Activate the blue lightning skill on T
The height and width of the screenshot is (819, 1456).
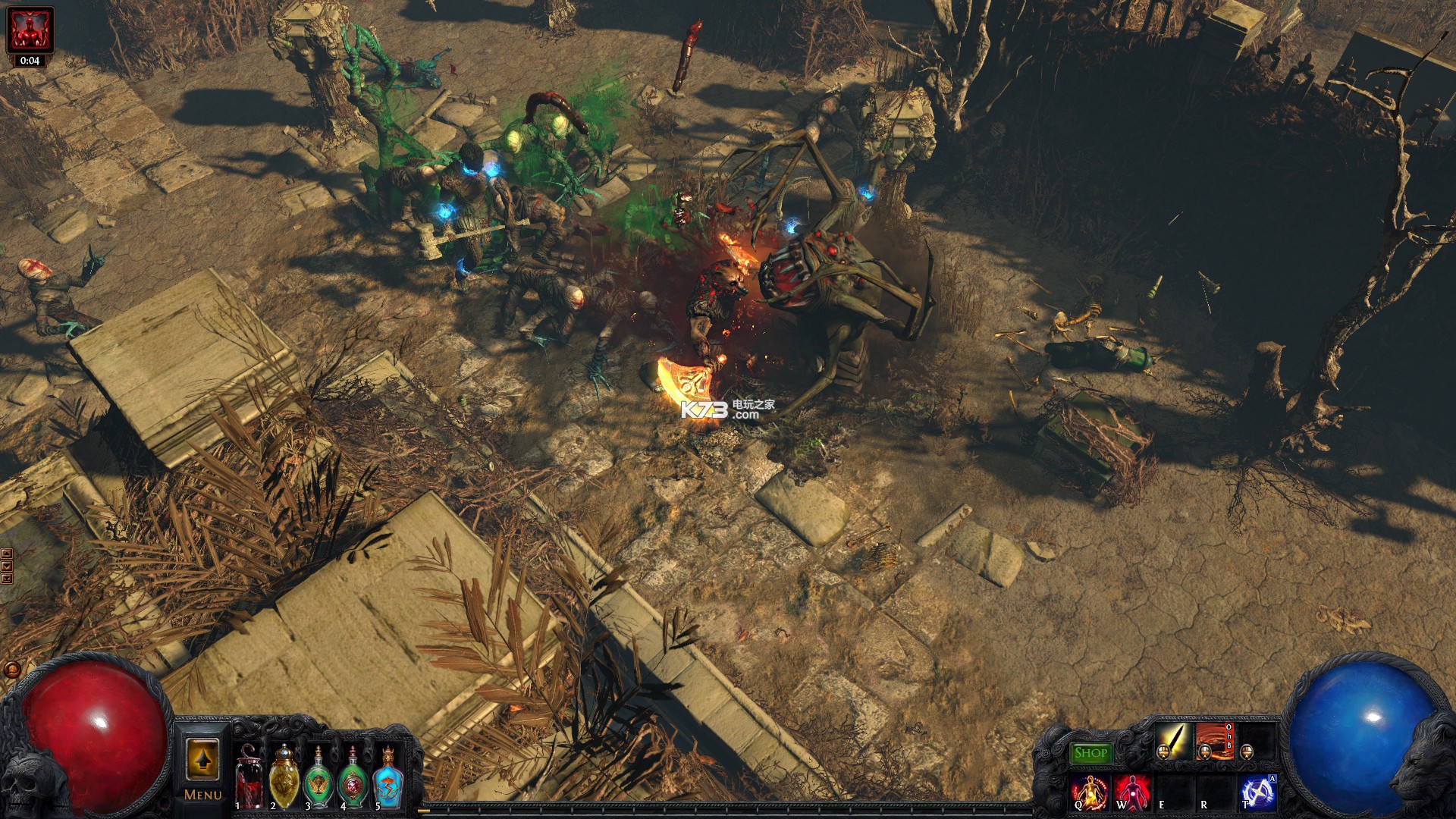click(1257, 792)
